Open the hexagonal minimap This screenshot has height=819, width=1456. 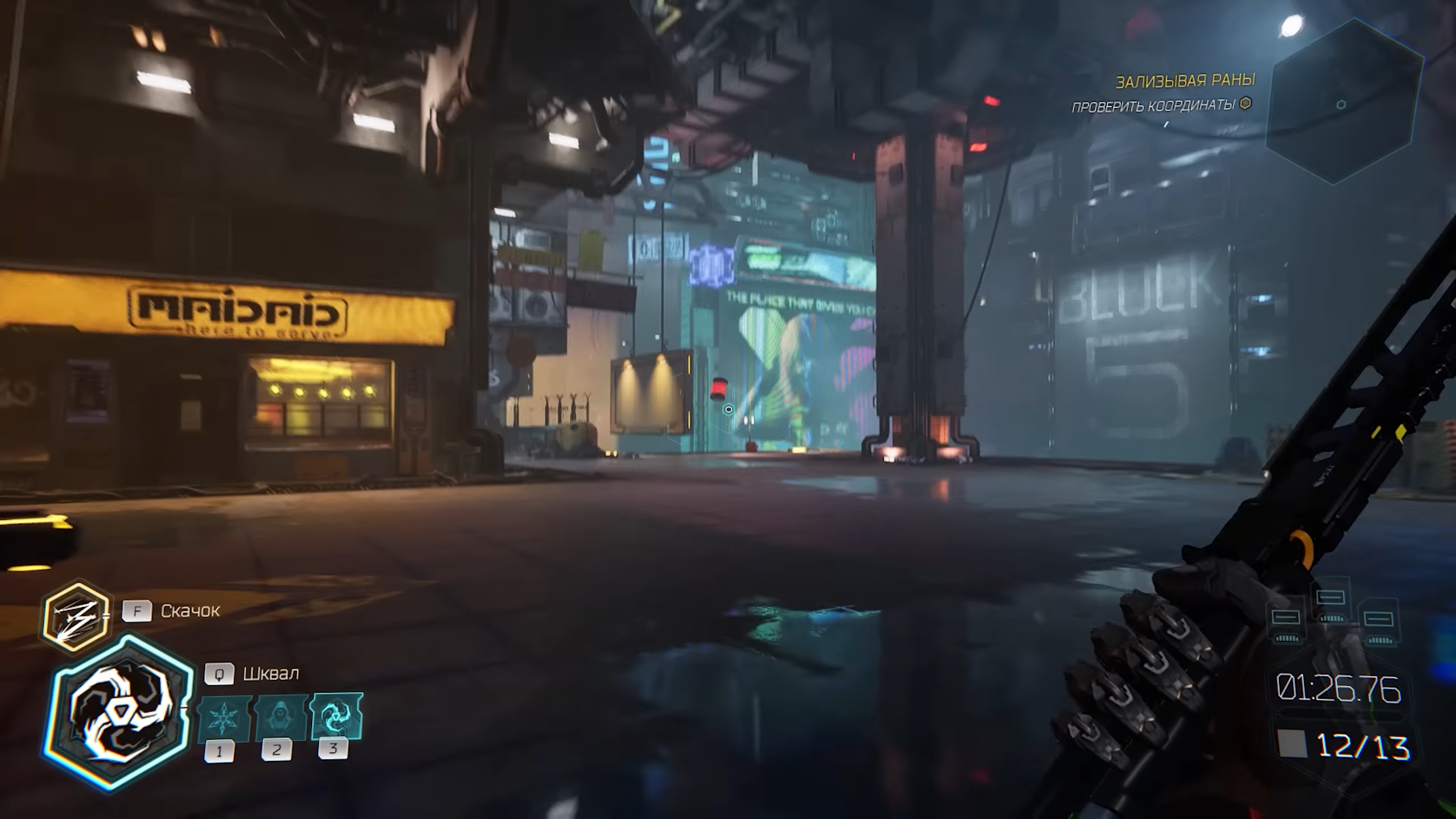[x=1345, y=102]
